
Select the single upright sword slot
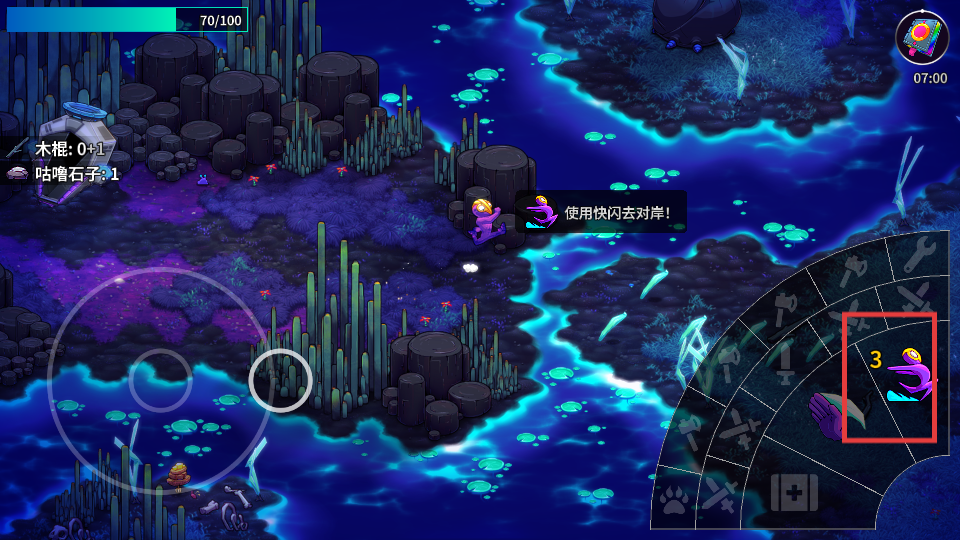click(785, 363)
